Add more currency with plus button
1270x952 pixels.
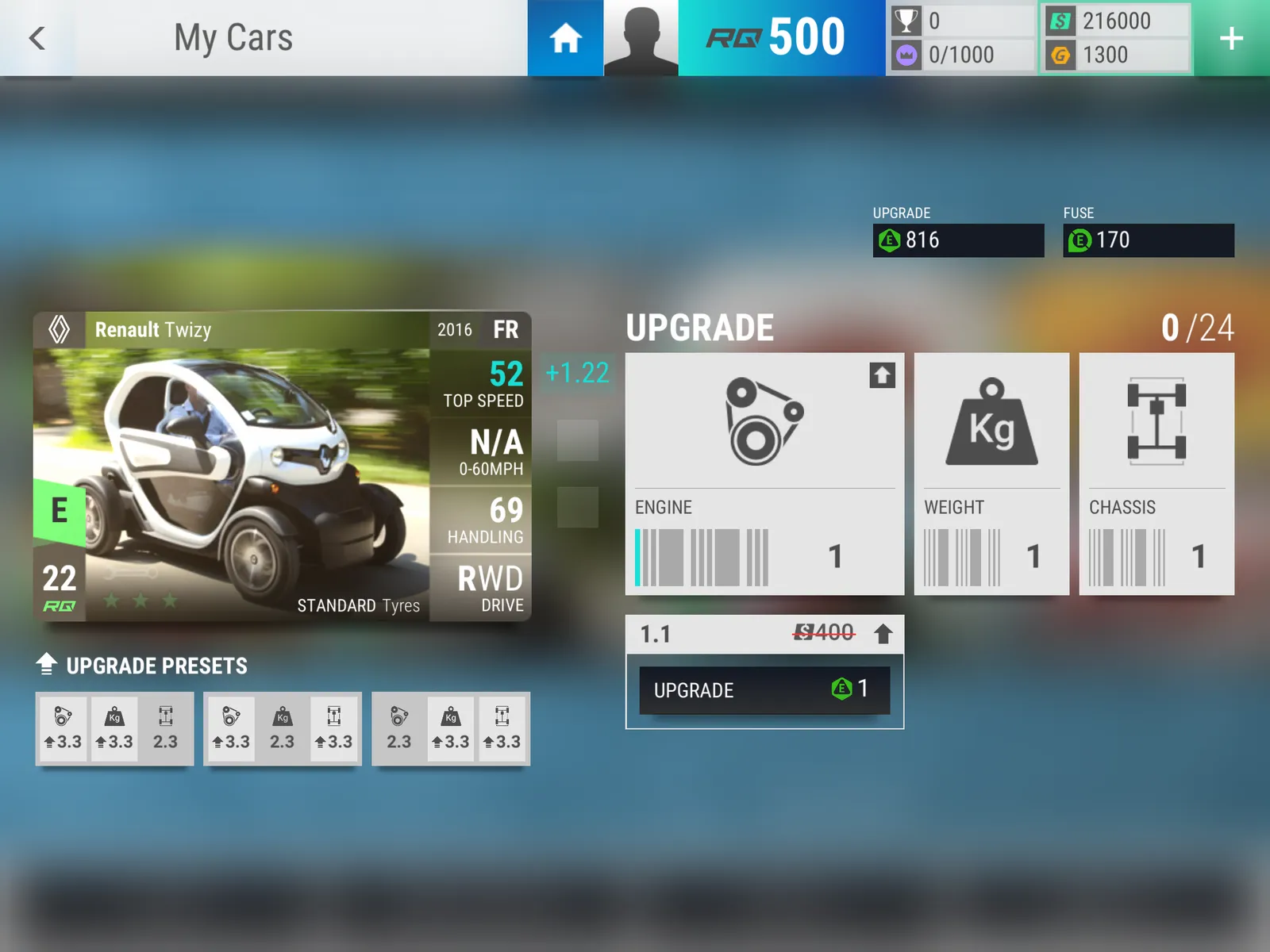pos(1231,38)
